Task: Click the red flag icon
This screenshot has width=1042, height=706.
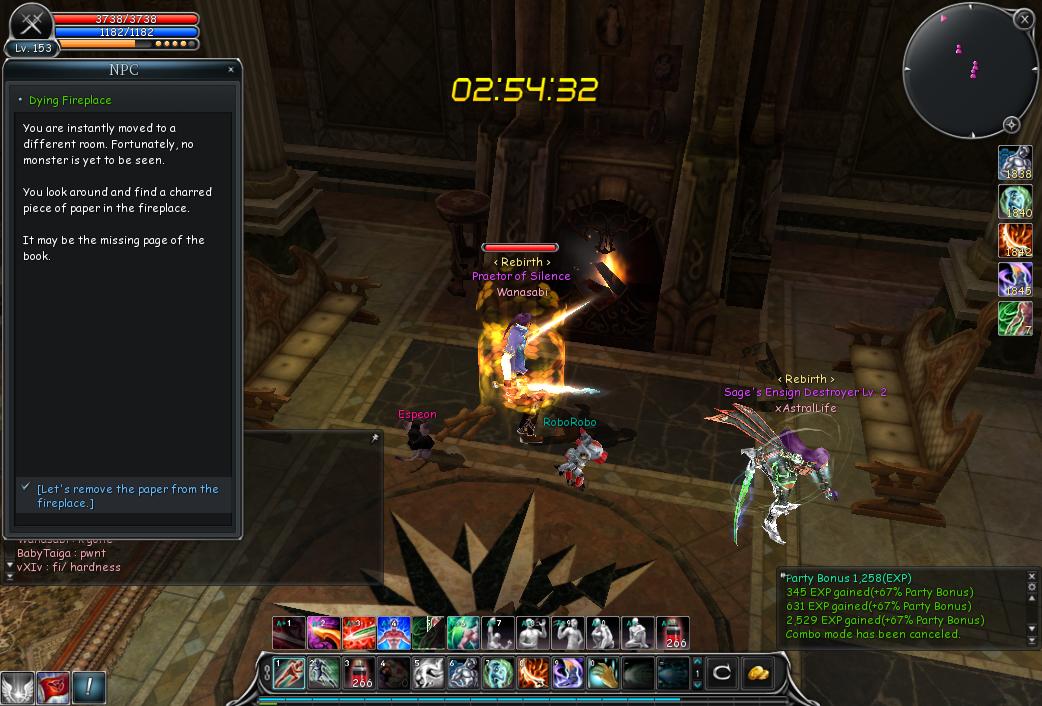Action: (x=53, y=687)
